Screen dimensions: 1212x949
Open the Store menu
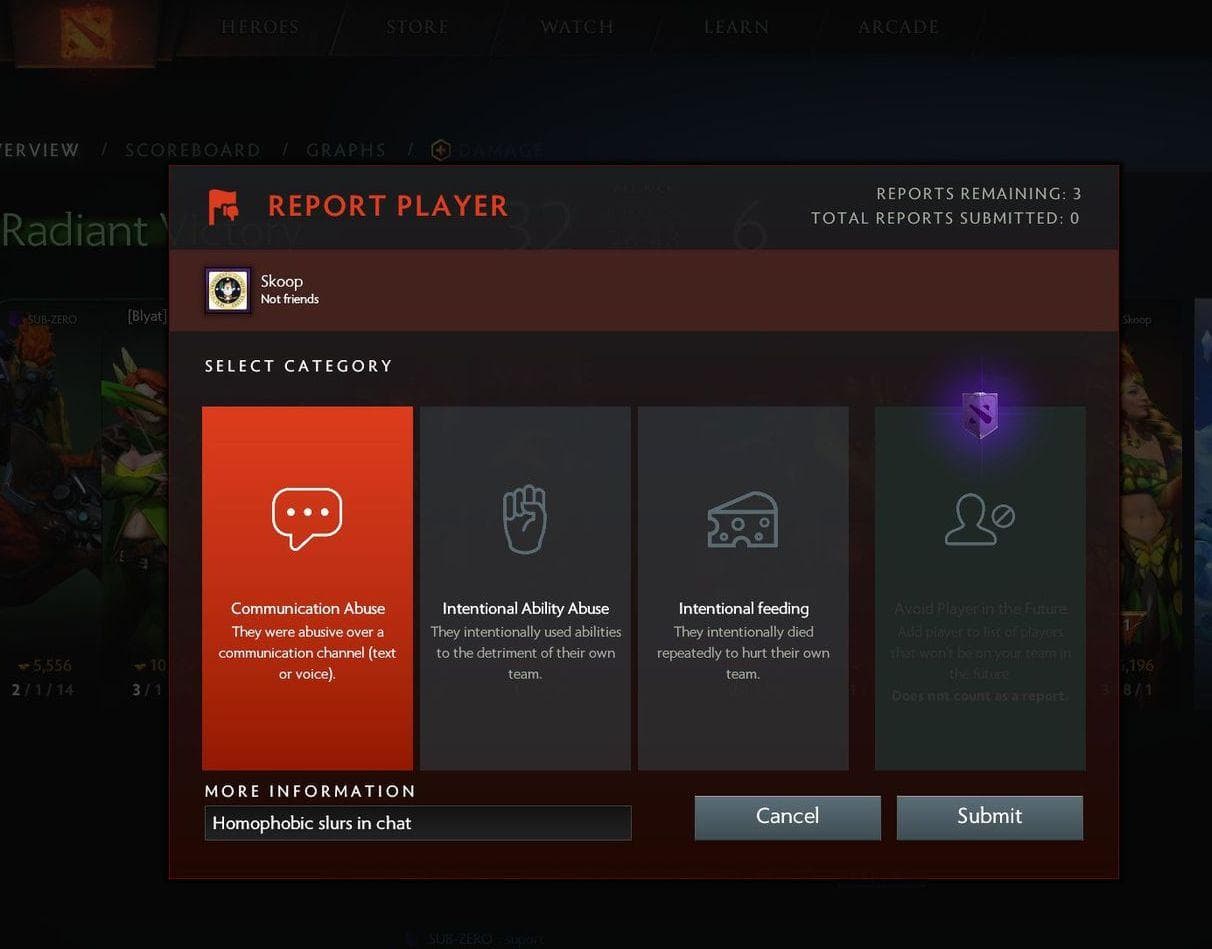pyautogui.click(x=417, y=27)
